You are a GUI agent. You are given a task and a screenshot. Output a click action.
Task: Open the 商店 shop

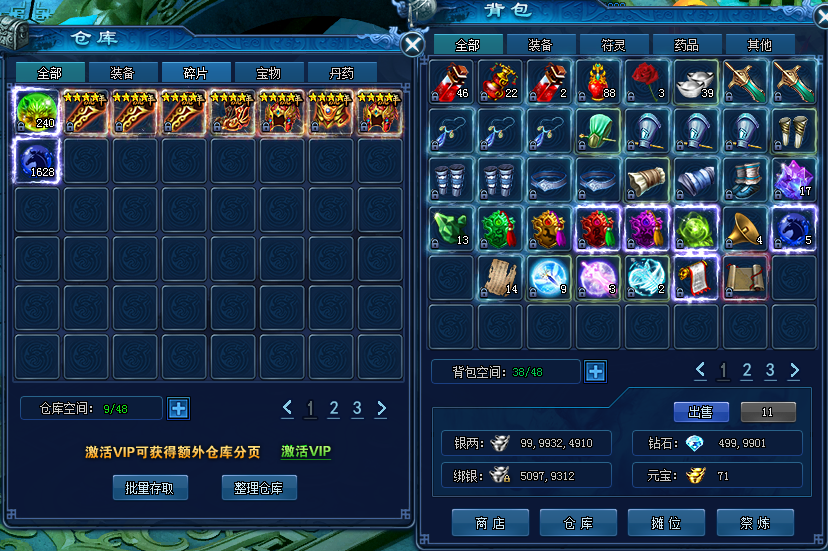pyautogui.click(x=490, y=523)
